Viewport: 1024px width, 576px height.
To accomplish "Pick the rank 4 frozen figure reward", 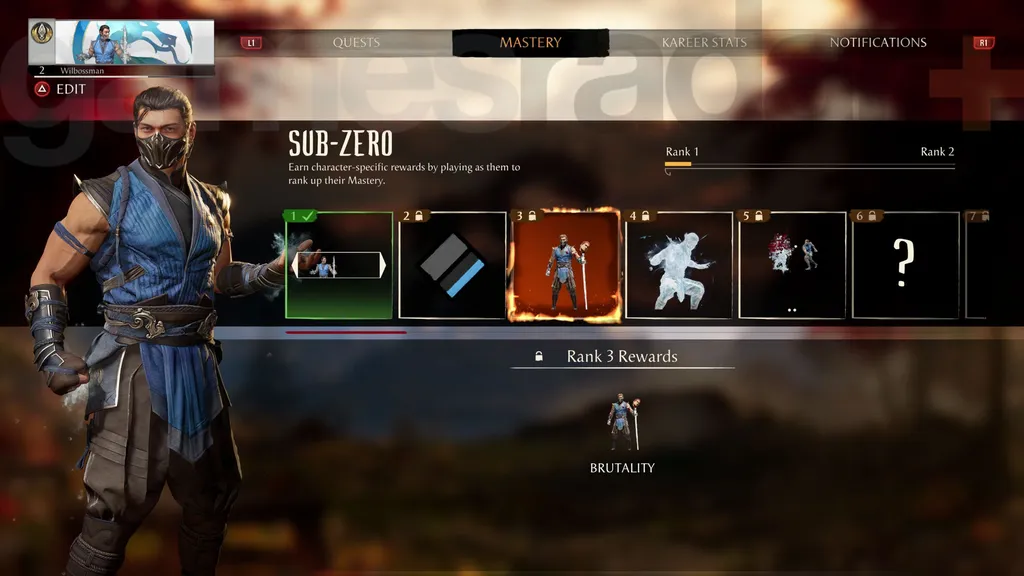I will pos(679,266).
